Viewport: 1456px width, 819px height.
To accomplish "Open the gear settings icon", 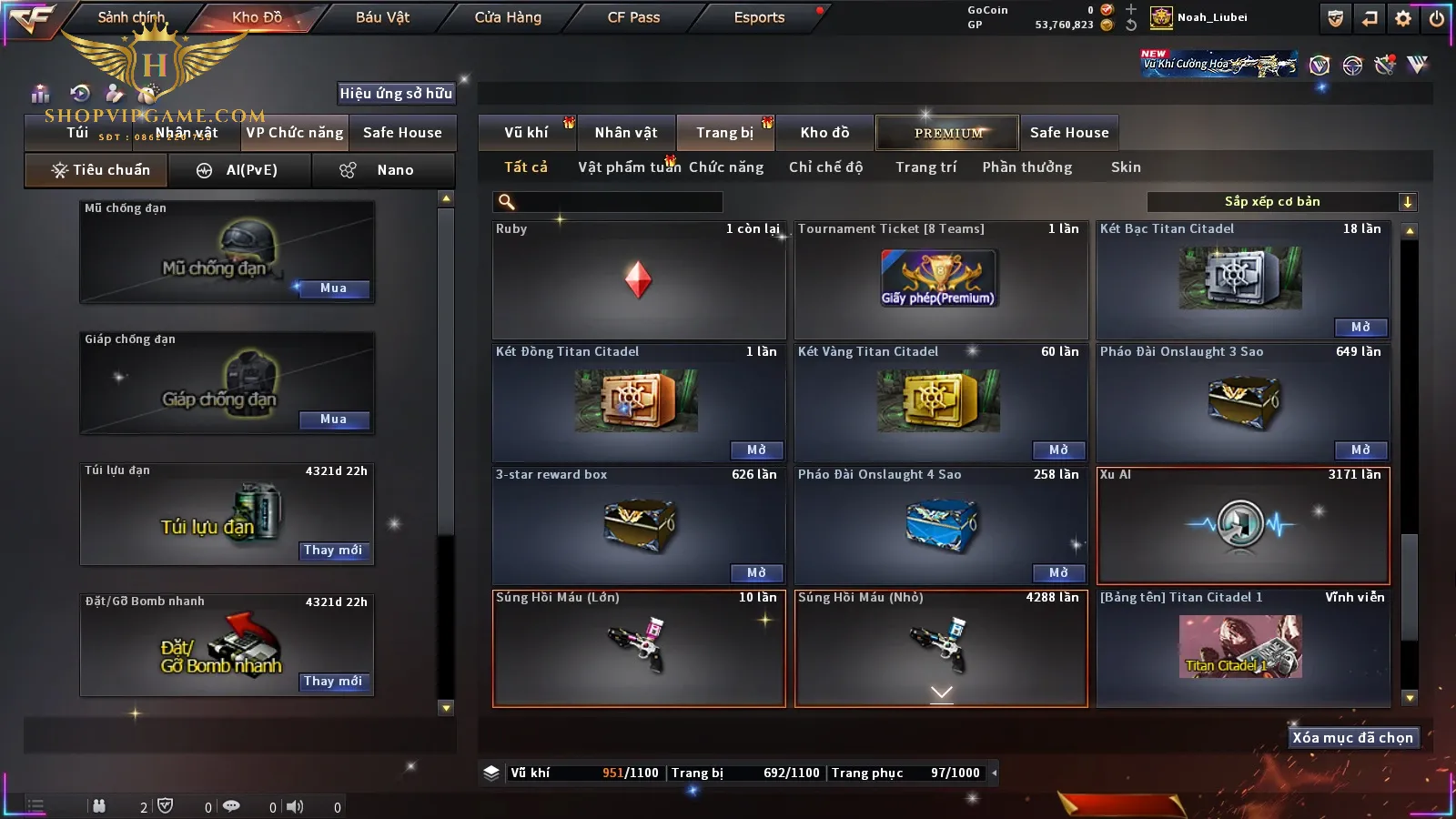I will pos(1403,18).
